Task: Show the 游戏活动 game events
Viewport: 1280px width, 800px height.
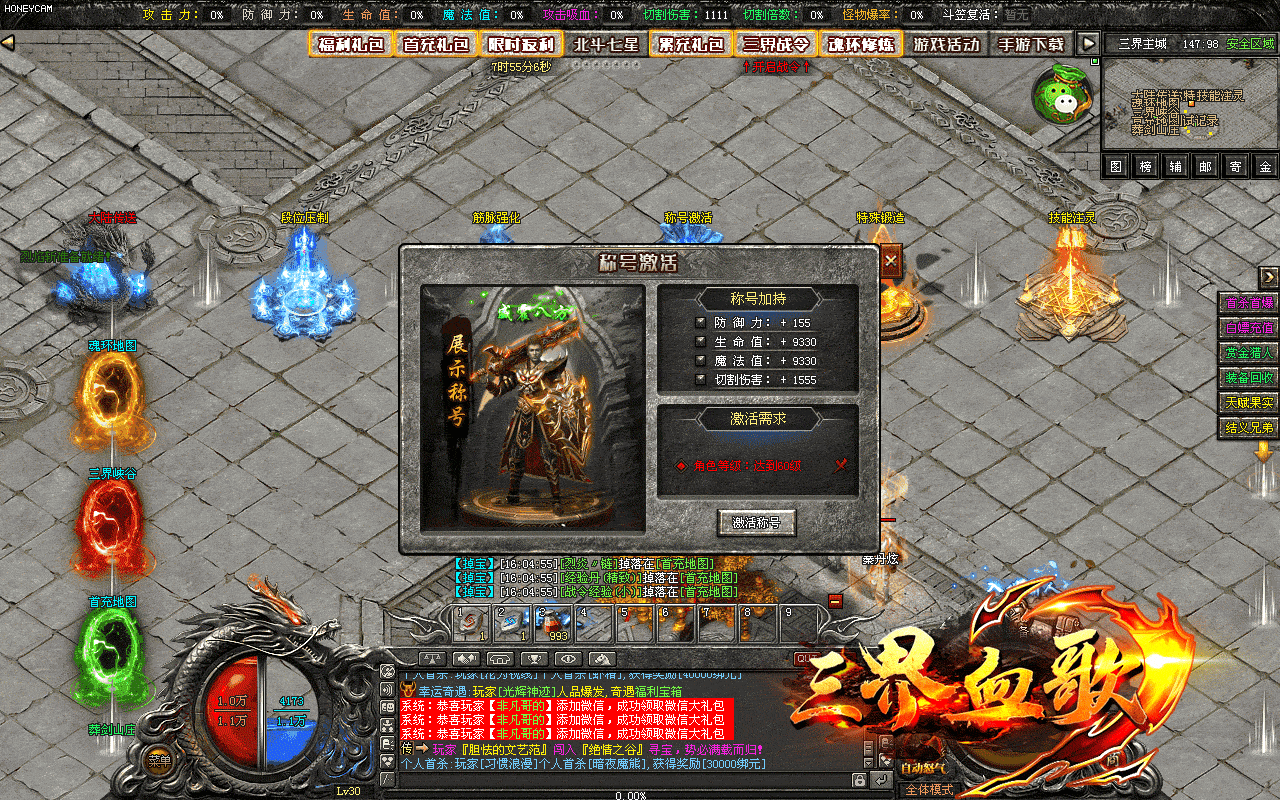Action: pos(946,44)
